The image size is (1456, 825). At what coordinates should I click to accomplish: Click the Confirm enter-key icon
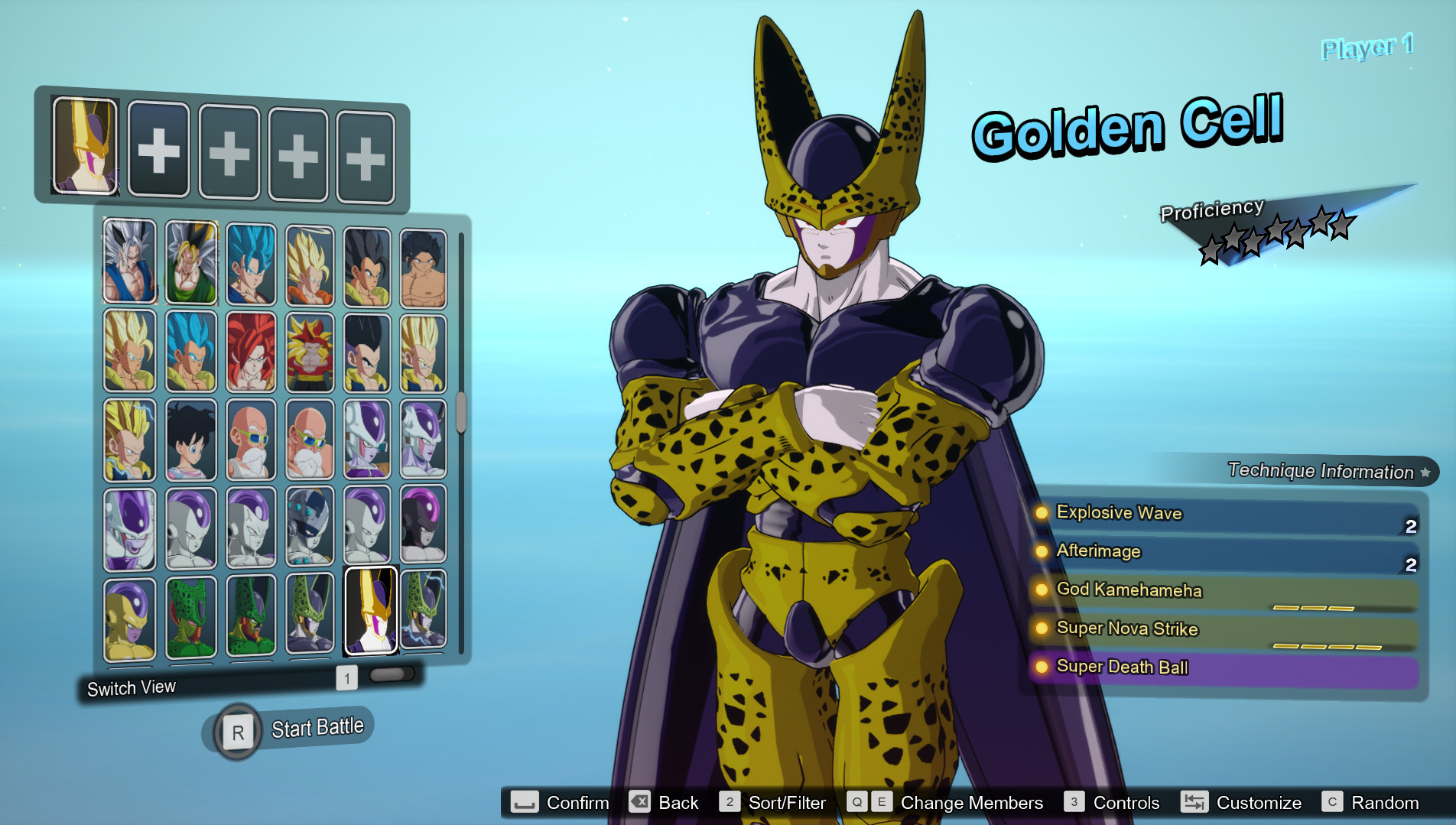[524, 803]
